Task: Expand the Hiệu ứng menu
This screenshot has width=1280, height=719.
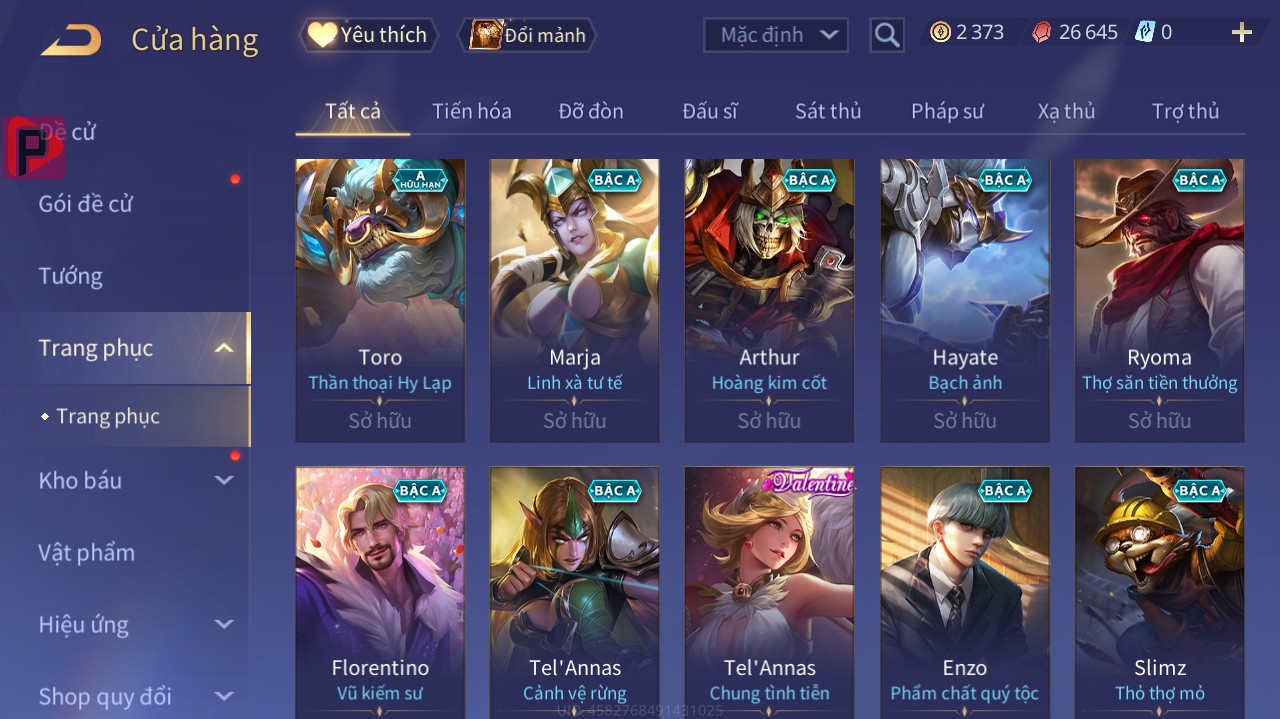Action: tap(135, 625)
